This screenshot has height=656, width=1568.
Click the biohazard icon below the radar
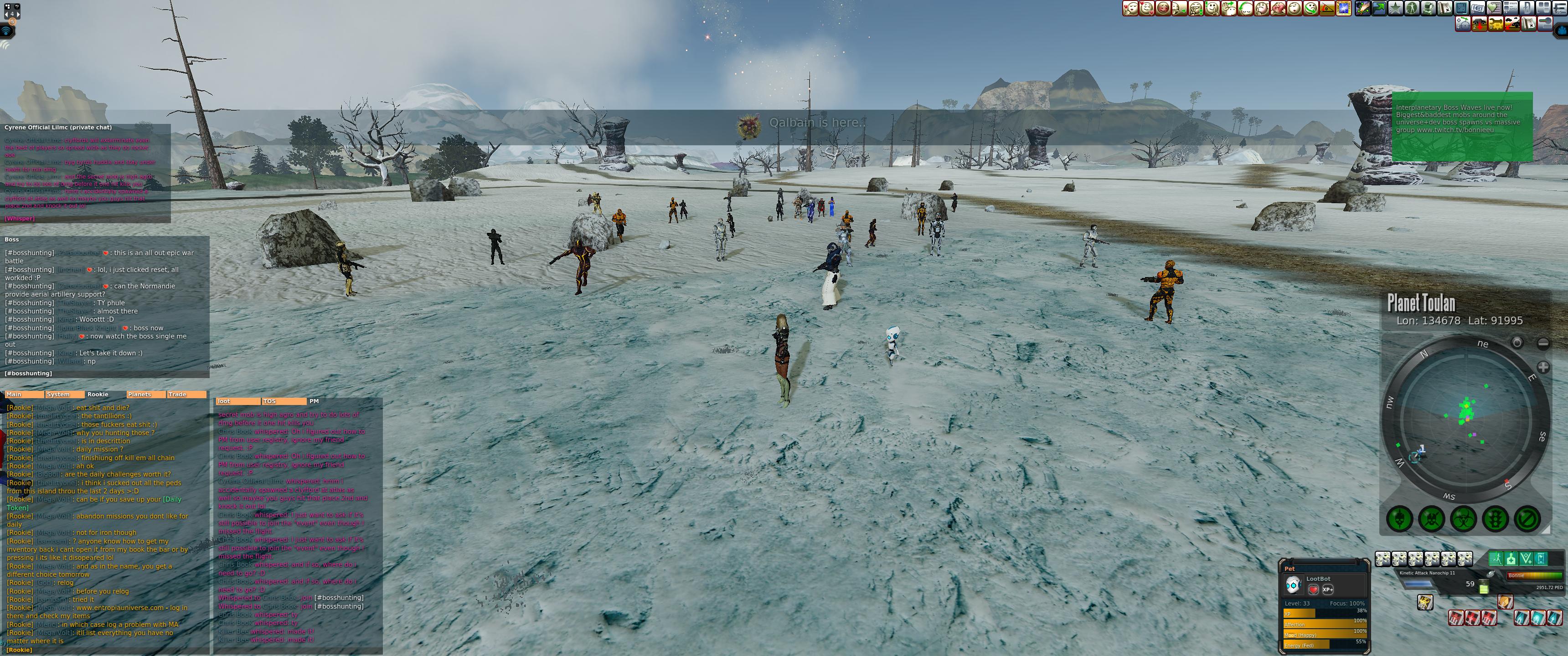(1463, 519)
